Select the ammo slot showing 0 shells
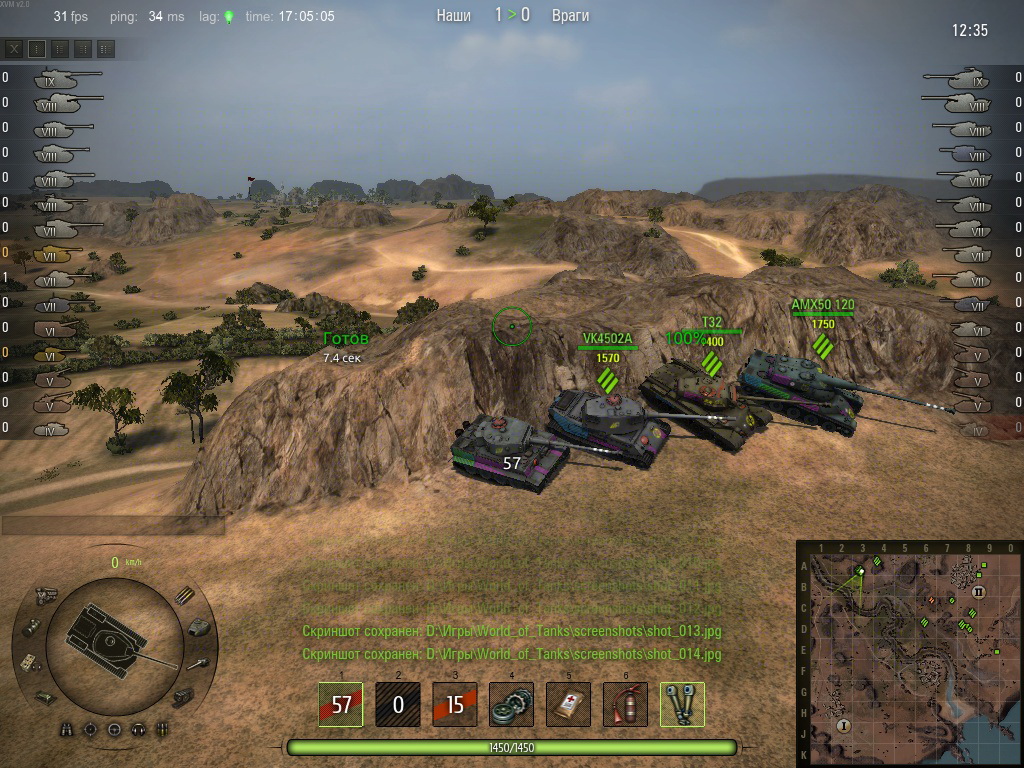The height and width of the screenshot is (768, 1024). (398, 704)
